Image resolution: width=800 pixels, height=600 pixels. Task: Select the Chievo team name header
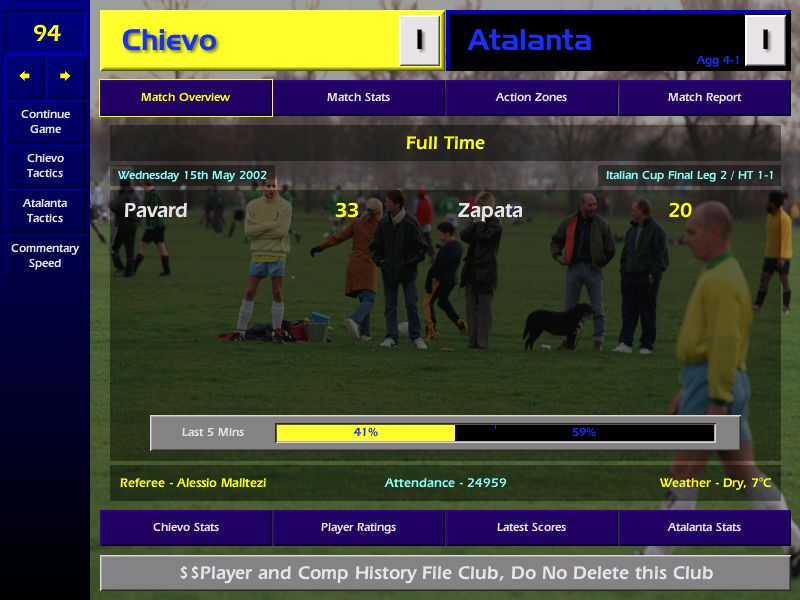click(x=169, y=41)
